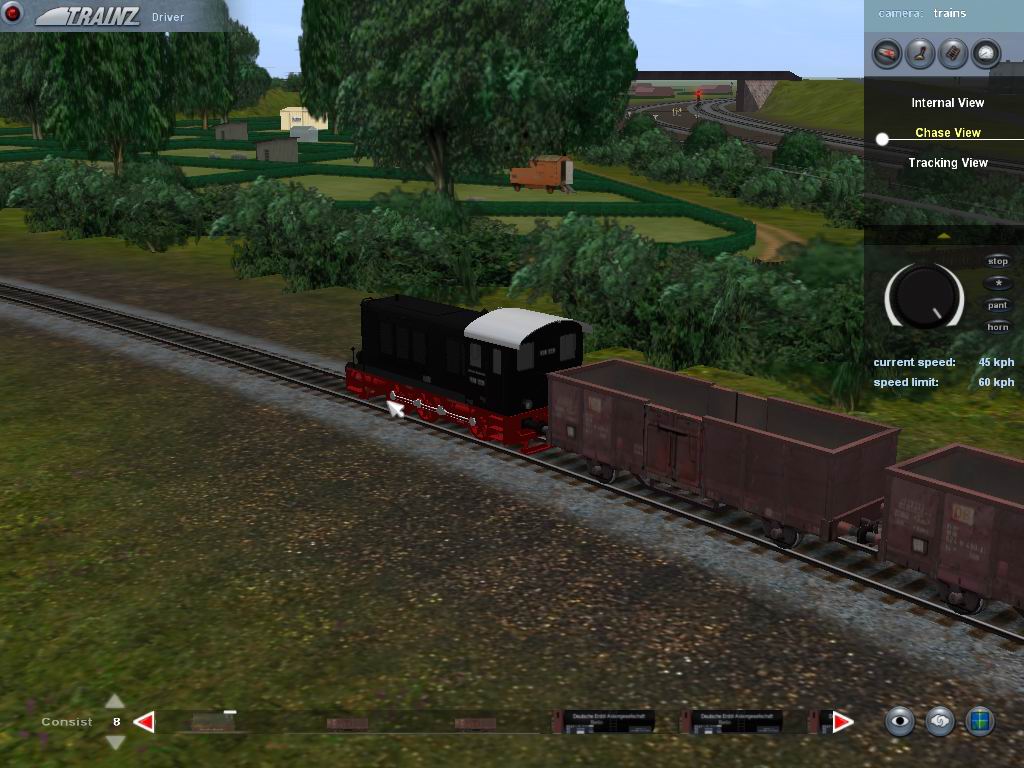The image size is (1024, 768).
Task: Click the red round button beside the Trainz logo
Action: (x=13, y=13)
